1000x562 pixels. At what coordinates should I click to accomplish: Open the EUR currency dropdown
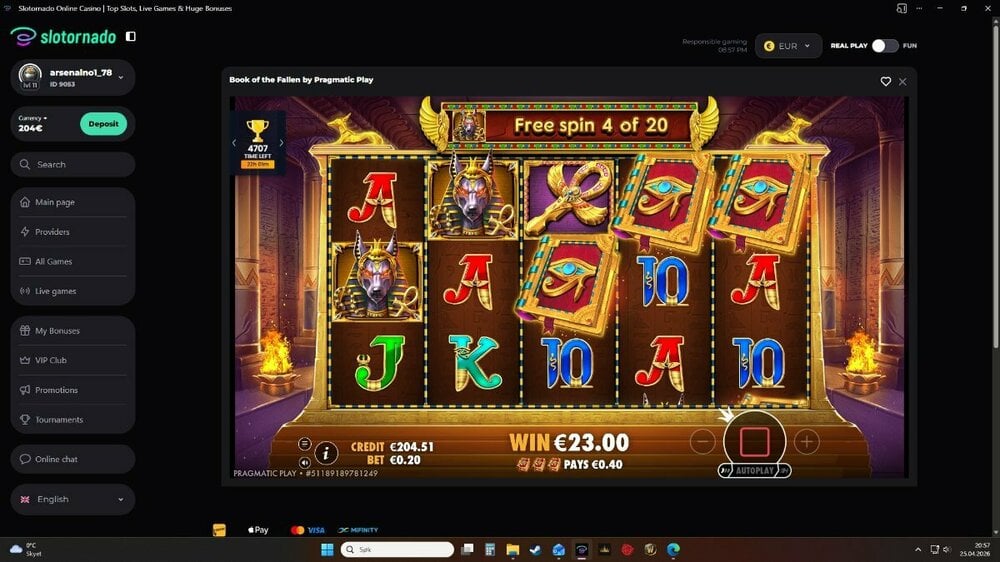coord(788,45)
